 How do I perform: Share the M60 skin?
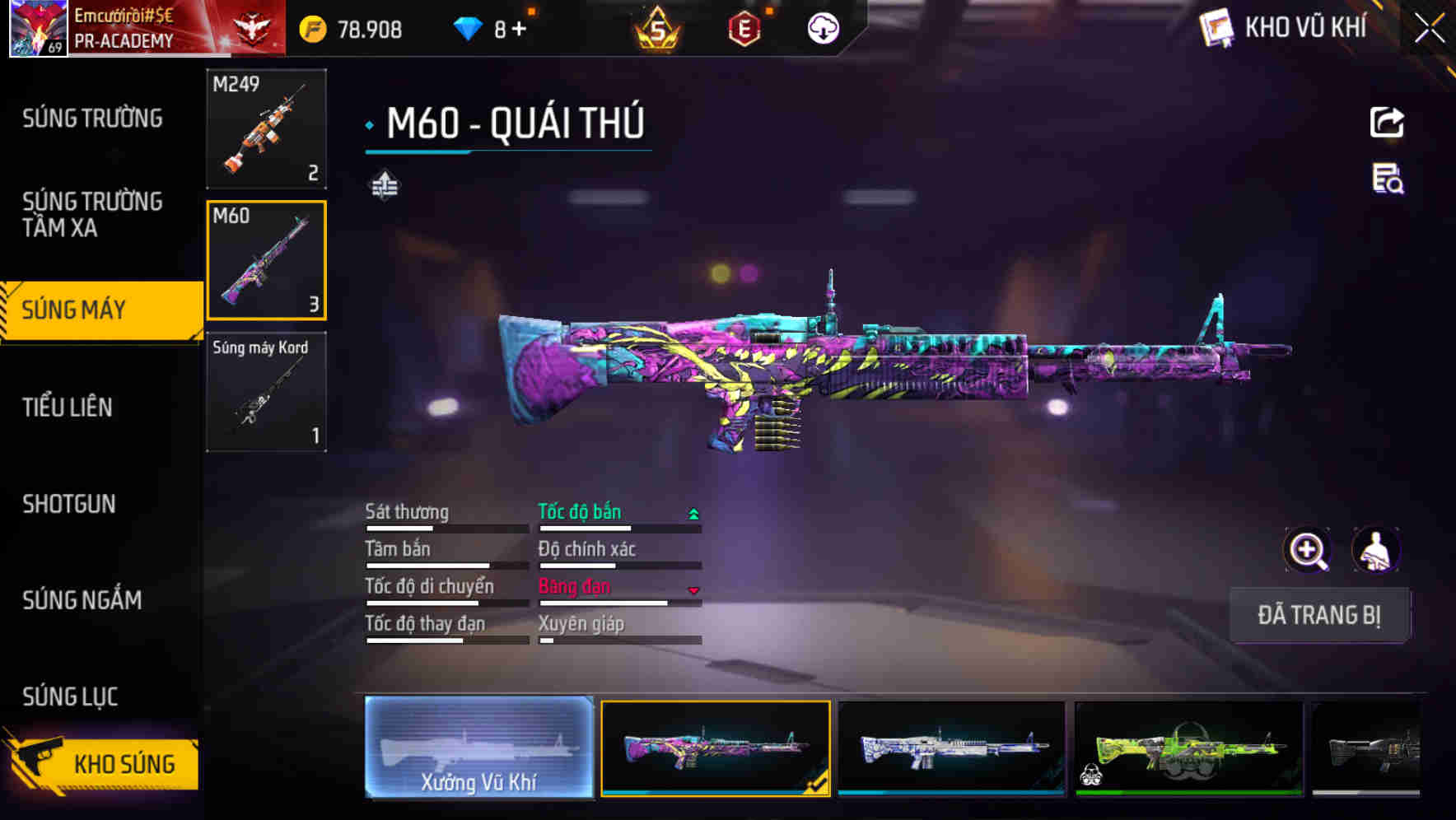click(1387, 123)
